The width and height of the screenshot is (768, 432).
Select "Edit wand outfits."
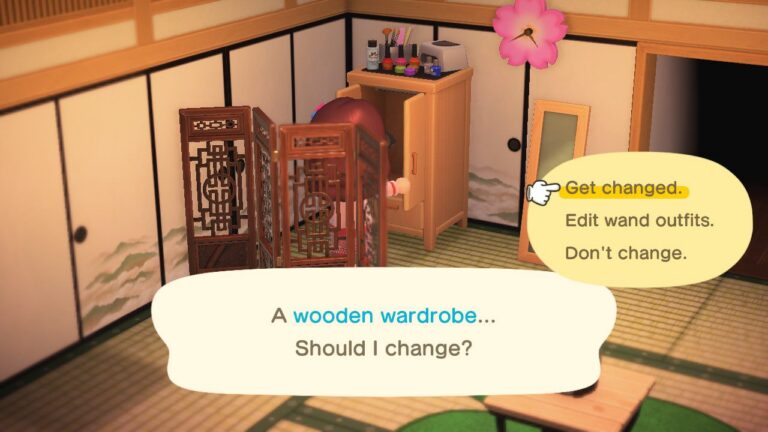pos(639,220)
